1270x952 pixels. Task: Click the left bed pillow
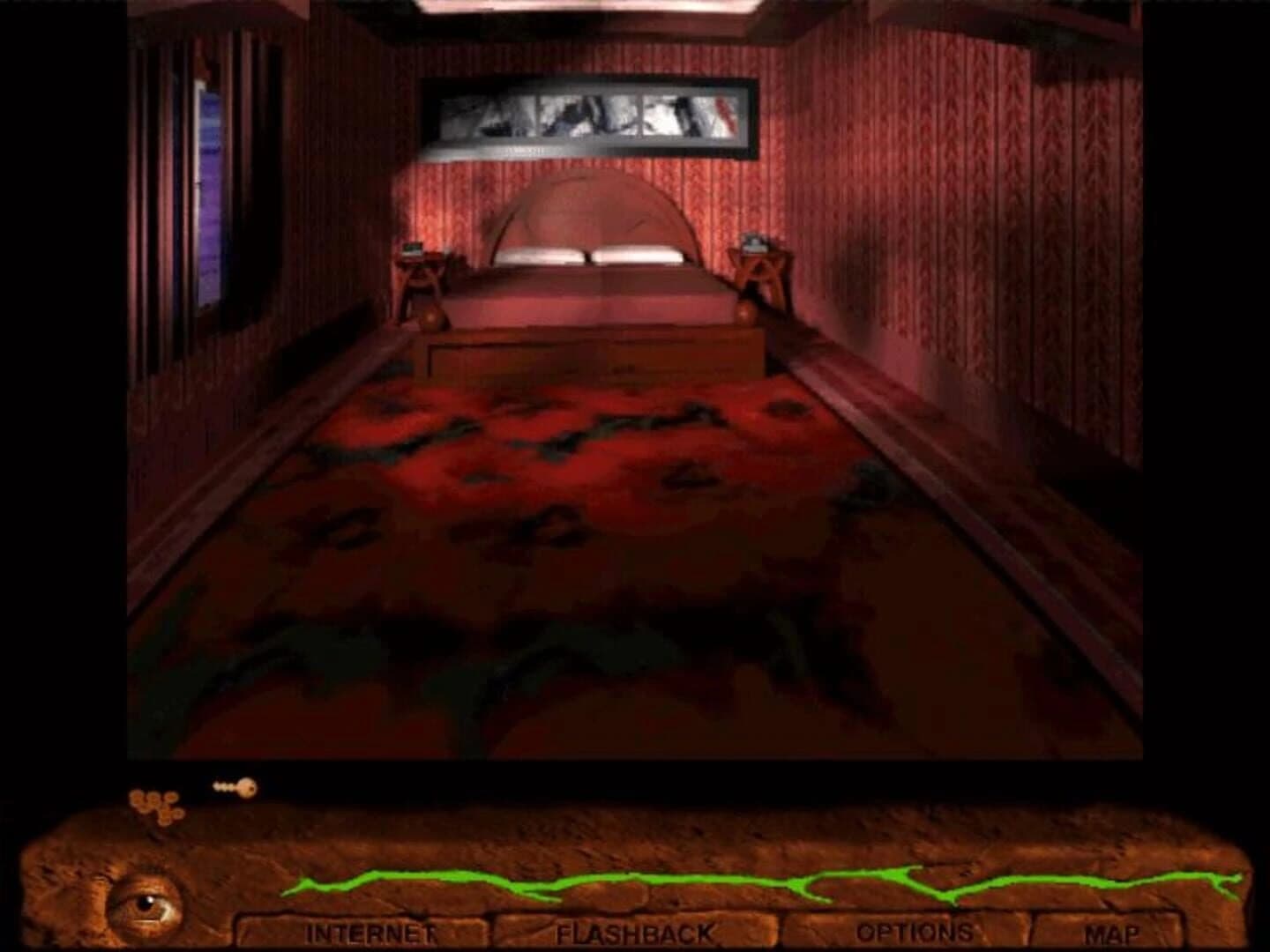click(541, 254)
